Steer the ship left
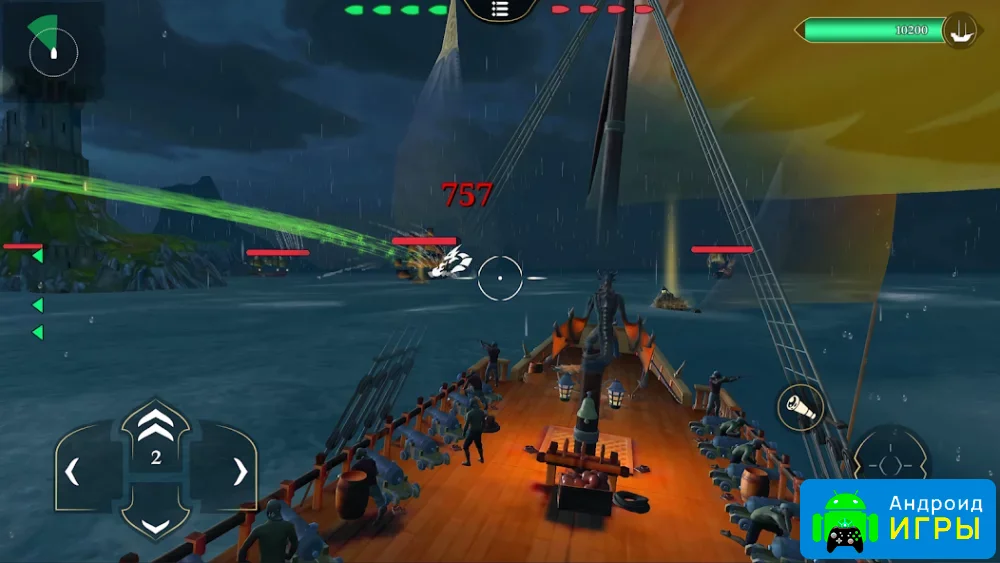Viewport: 1000px width, 563px height. [x=74, y=470]
